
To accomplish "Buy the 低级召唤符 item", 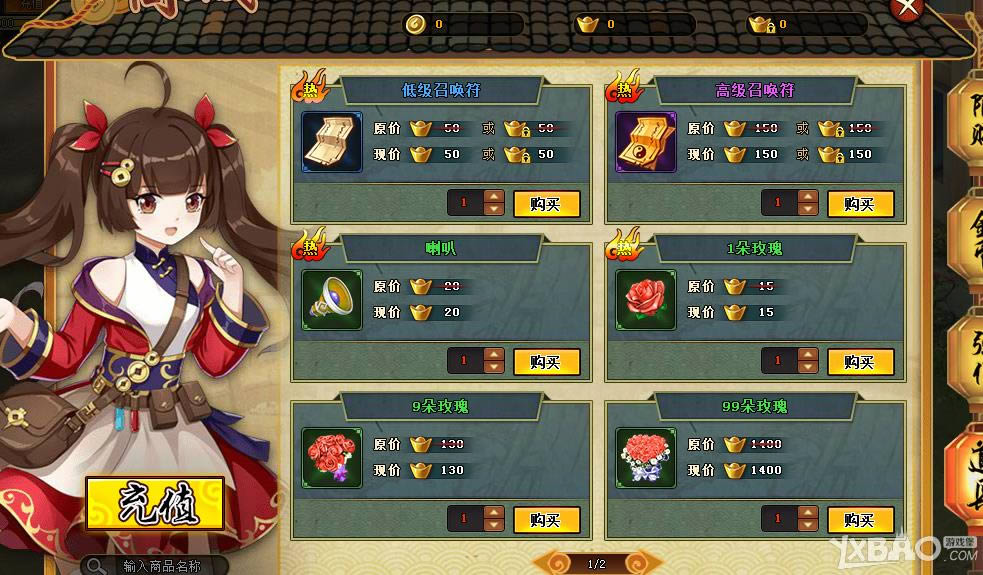I will click(546, 204).
